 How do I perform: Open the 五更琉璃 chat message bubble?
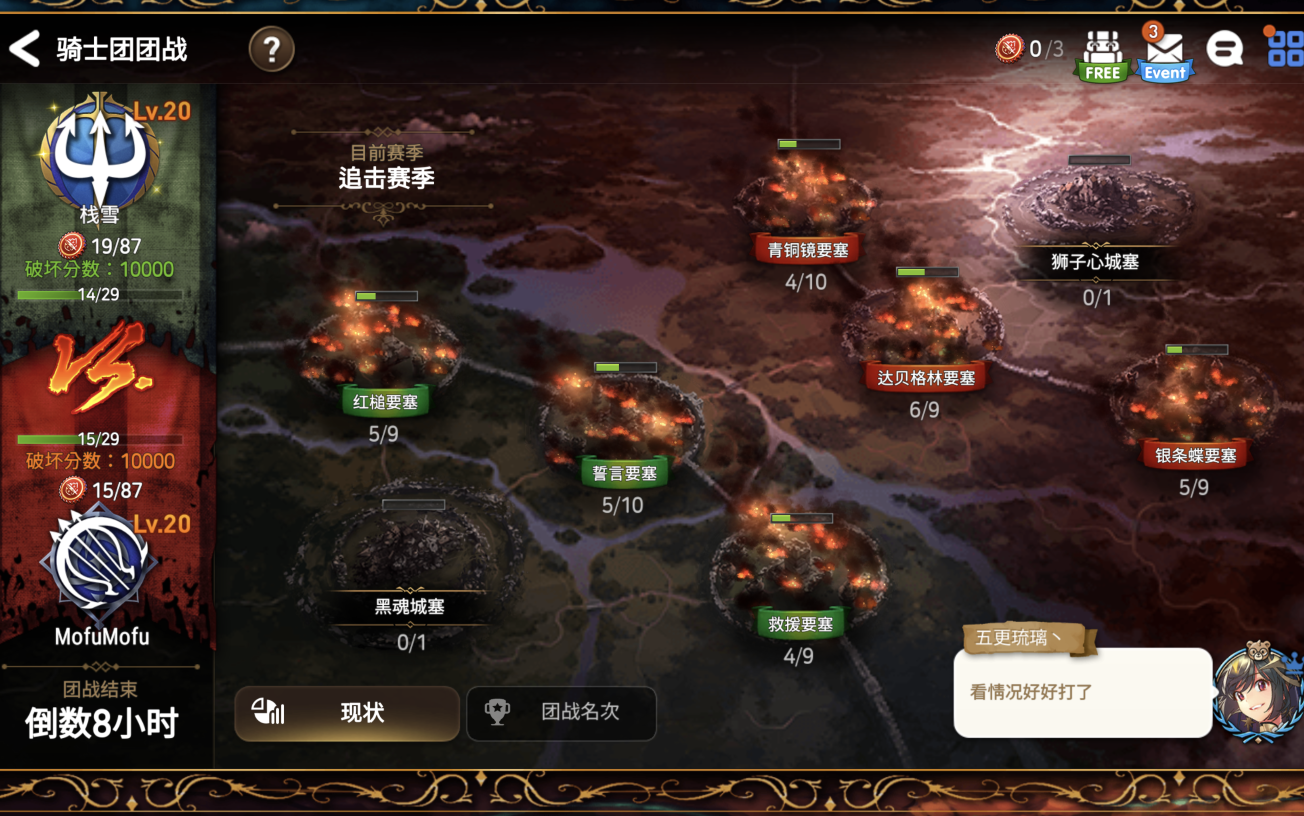pyautogui.click(x=1082, y=692)
